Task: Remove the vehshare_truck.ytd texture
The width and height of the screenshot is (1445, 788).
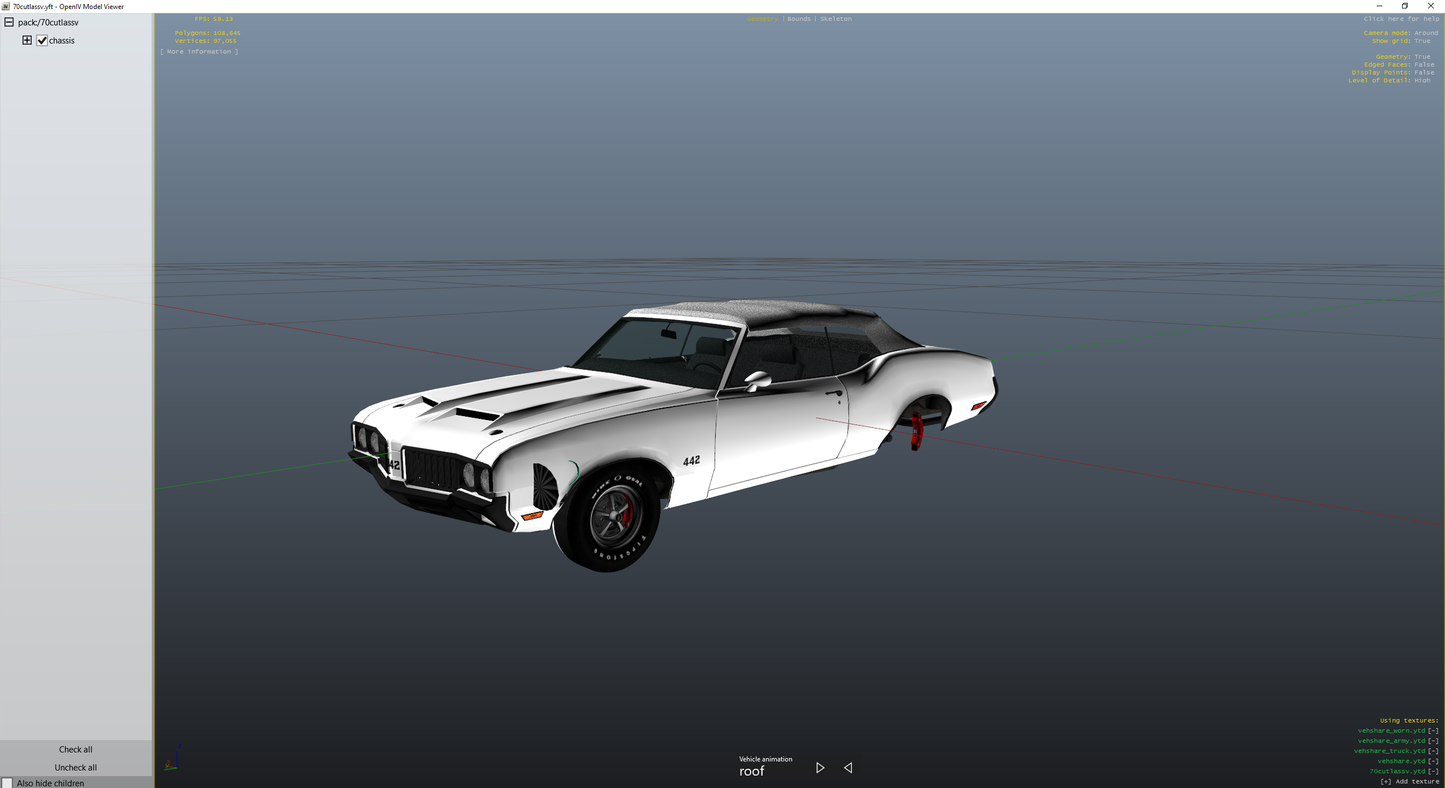Action: pos(1433,751)
